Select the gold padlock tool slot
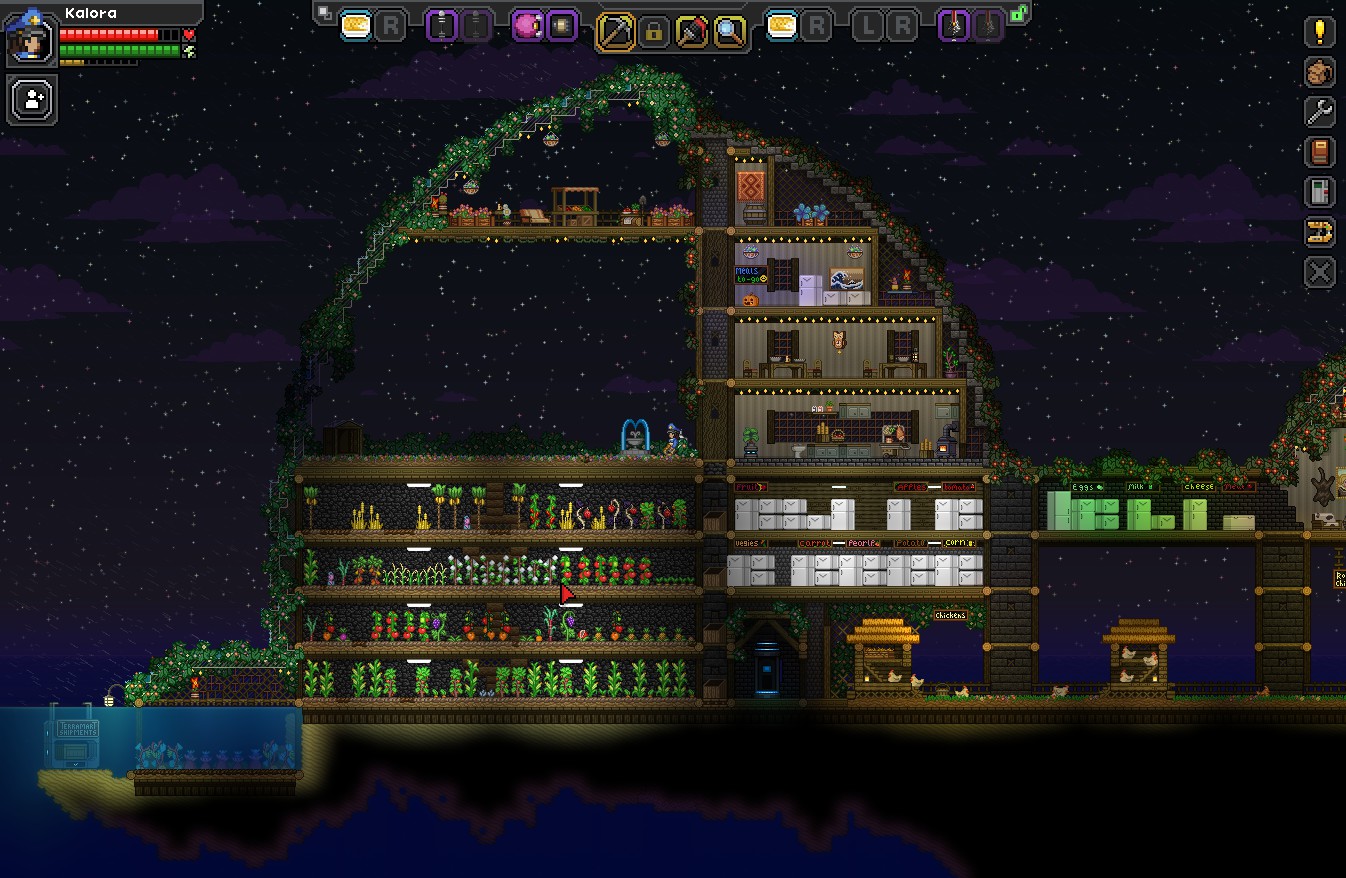The height and width of the screenshot is (878, 1346). (x=654, y=32)
